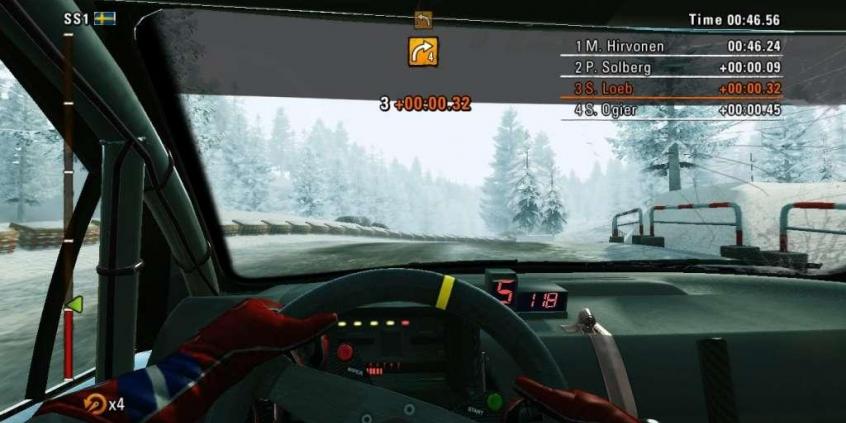
Task: Click the orange right-turn pace note icon
Action: (x=423, y=51)
